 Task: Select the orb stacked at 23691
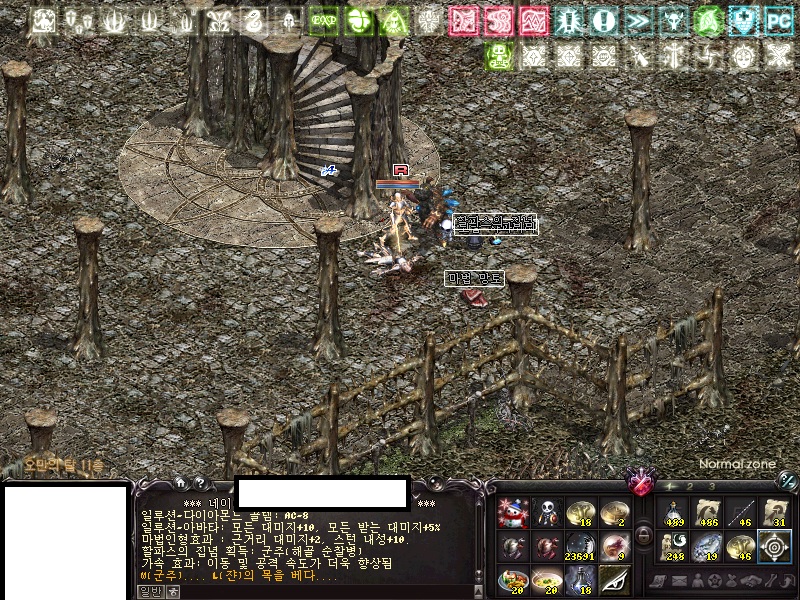580,547
